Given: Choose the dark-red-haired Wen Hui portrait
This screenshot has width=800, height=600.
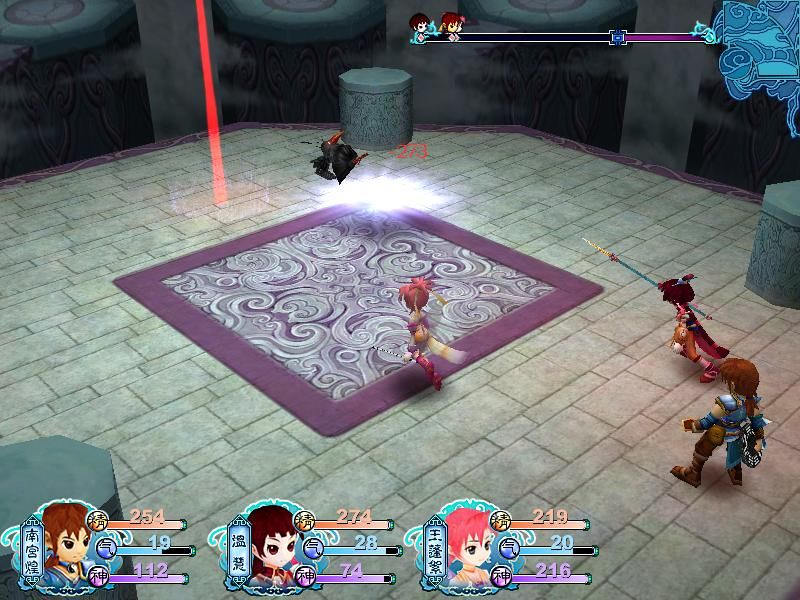Looking at the screenshot, I should click(x=268, y=548).
